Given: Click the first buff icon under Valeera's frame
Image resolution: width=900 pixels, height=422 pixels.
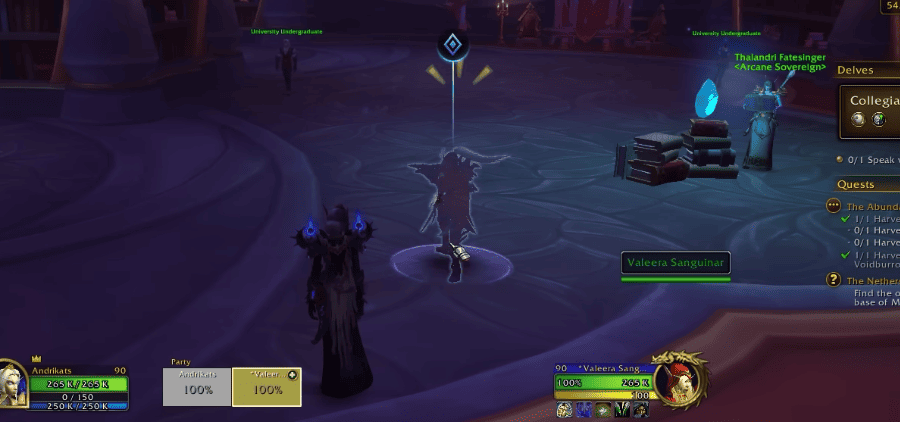Looking at the screenshot, I should click(562, 410).
